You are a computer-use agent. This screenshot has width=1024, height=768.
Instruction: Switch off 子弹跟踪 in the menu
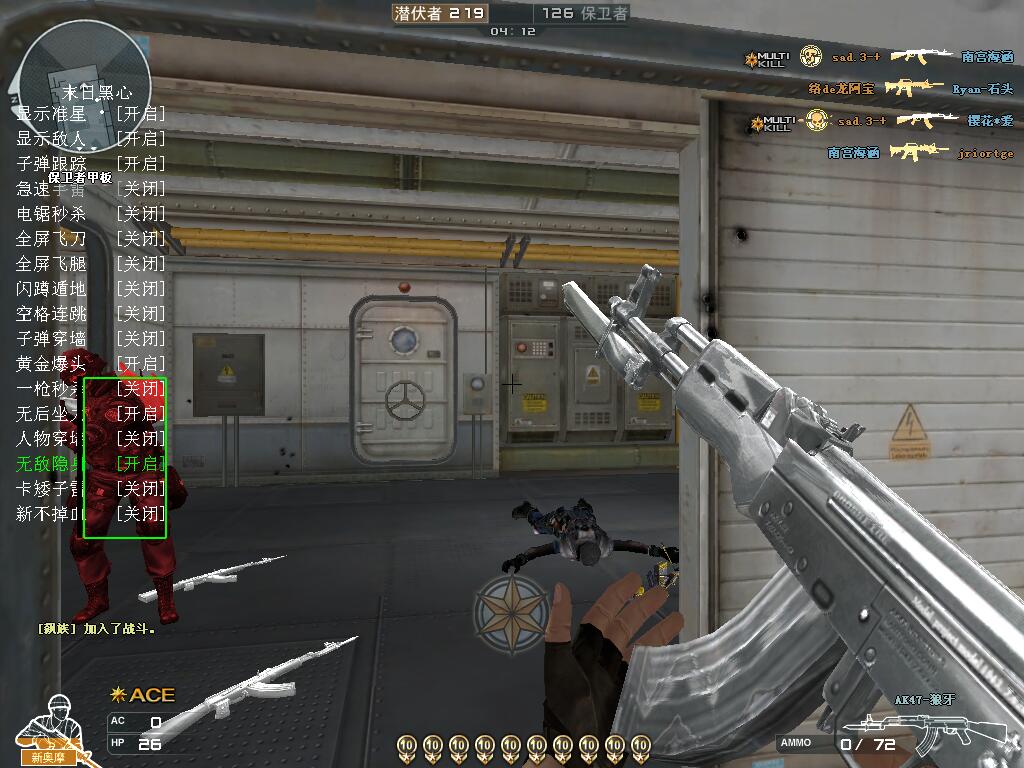tap(90, 163)
